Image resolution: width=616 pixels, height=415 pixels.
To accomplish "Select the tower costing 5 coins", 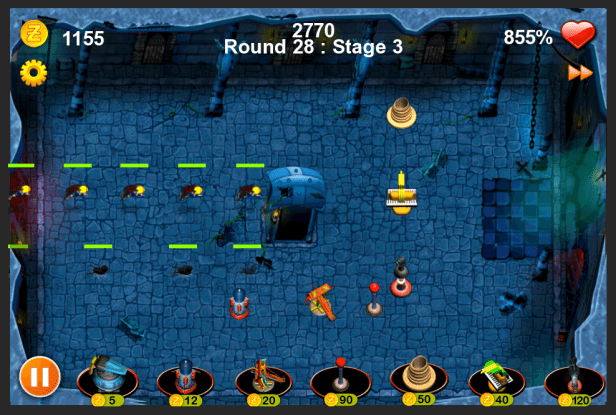I will tap(107, 378).
